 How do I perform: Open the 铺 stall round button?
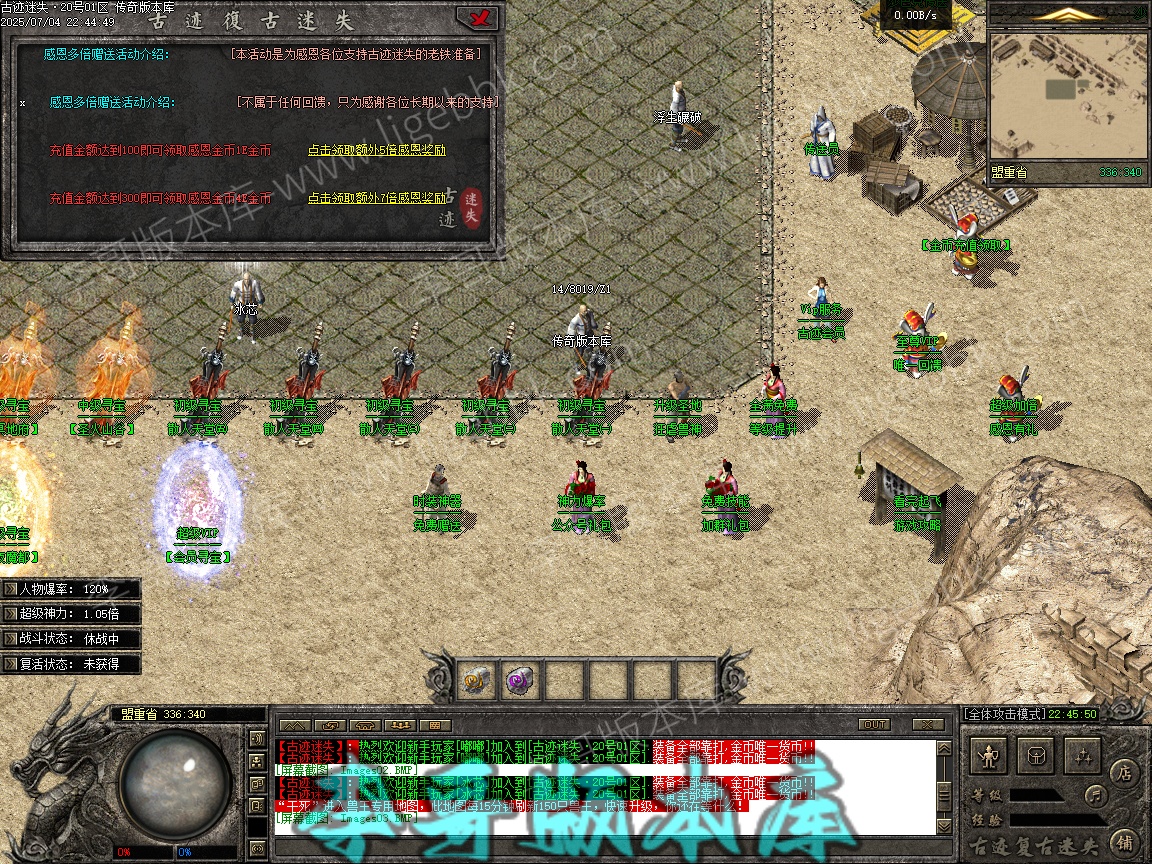pyautogui.click(x=1122, y=840)
